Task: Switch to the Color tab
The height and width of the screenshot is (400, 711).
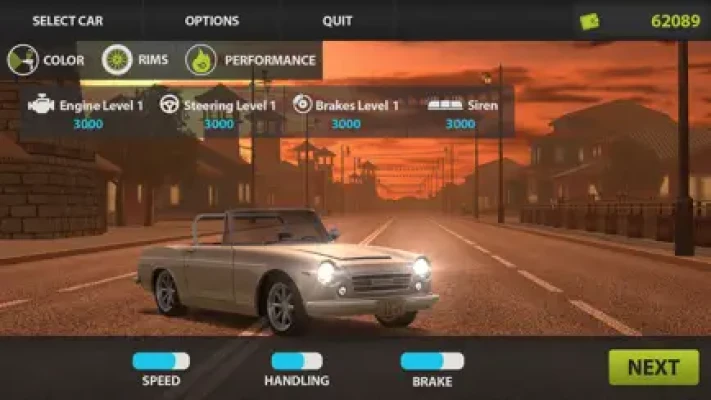Action: coord(46,61)
